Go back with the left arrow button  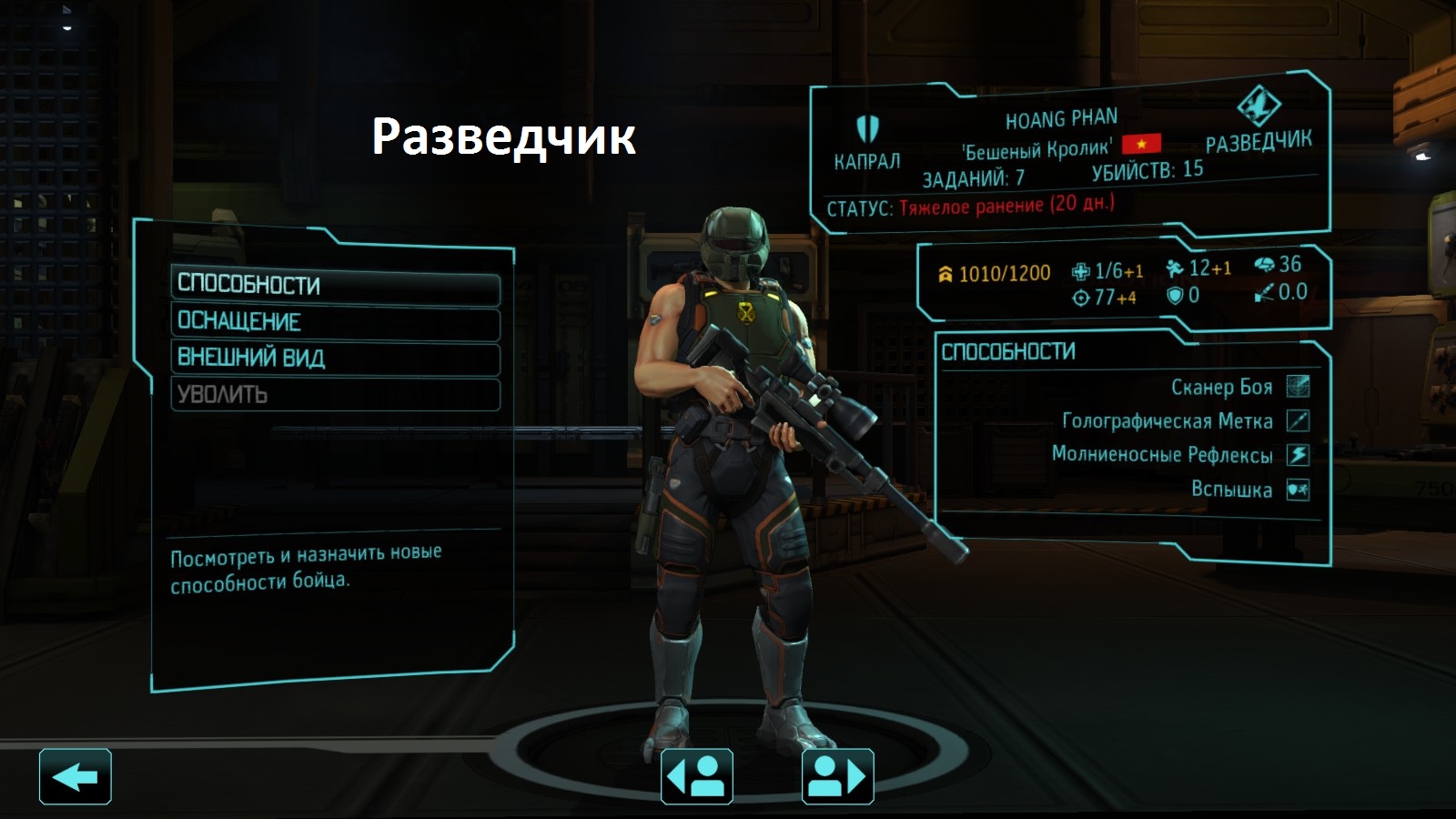coord(76,777)
